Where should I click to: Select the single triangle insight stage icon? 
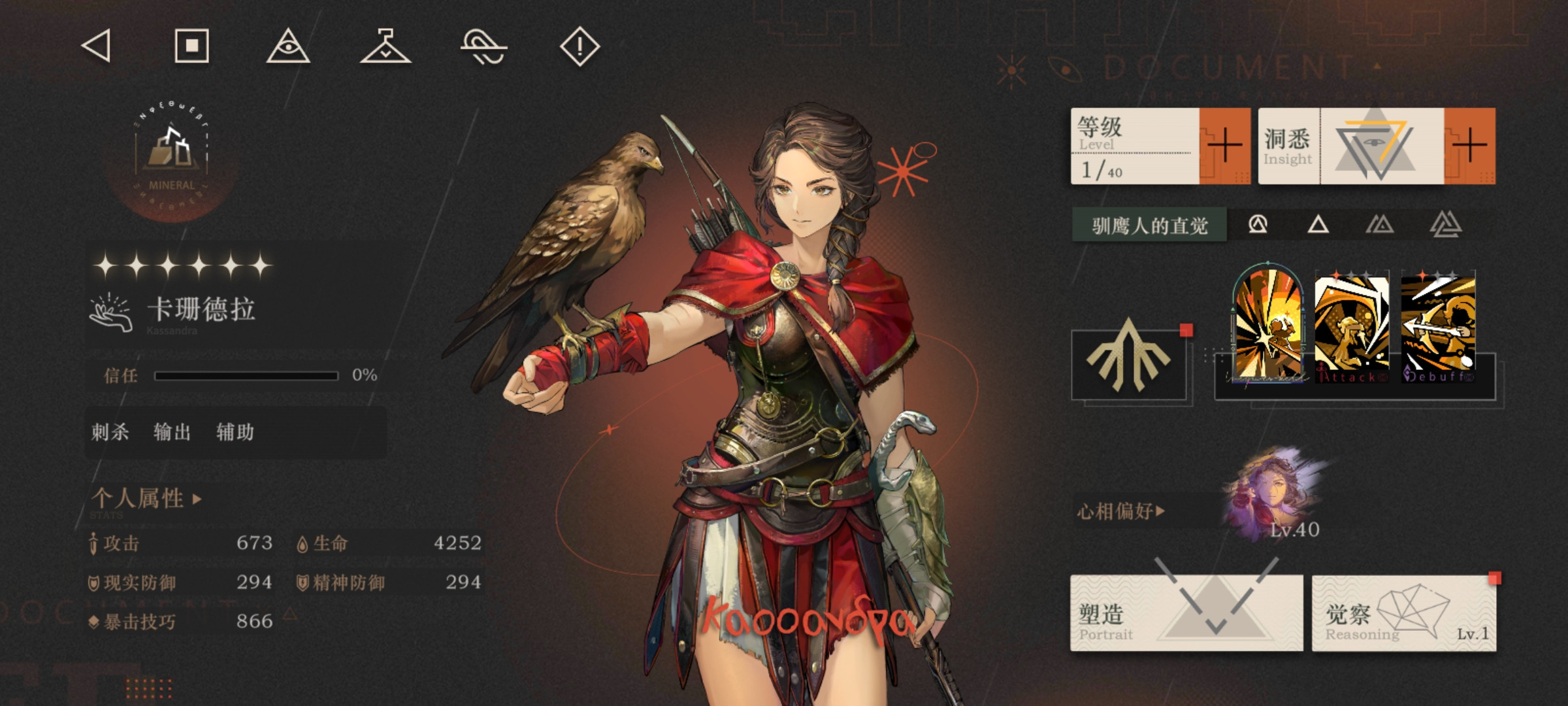(x=1318, y=225)
